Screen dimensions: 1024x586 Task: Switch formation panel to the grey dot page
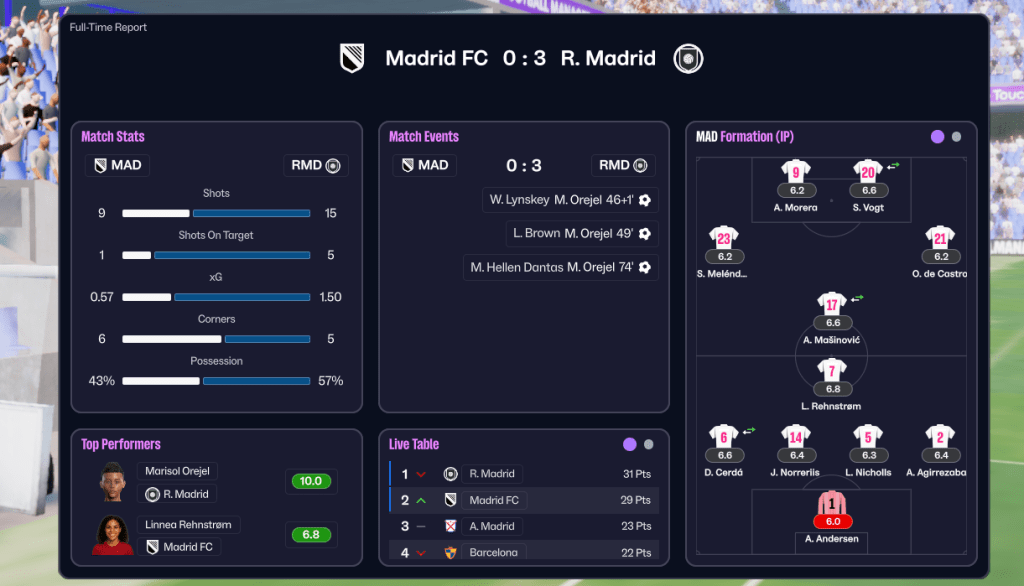coord(957,137)
